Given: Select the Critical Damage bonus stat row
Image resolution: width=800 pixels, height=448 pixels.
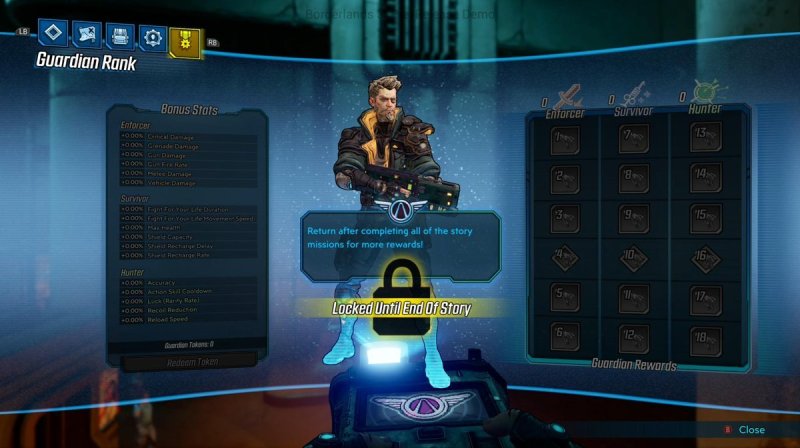Looking at the screenshot, I should coord(187,136).
